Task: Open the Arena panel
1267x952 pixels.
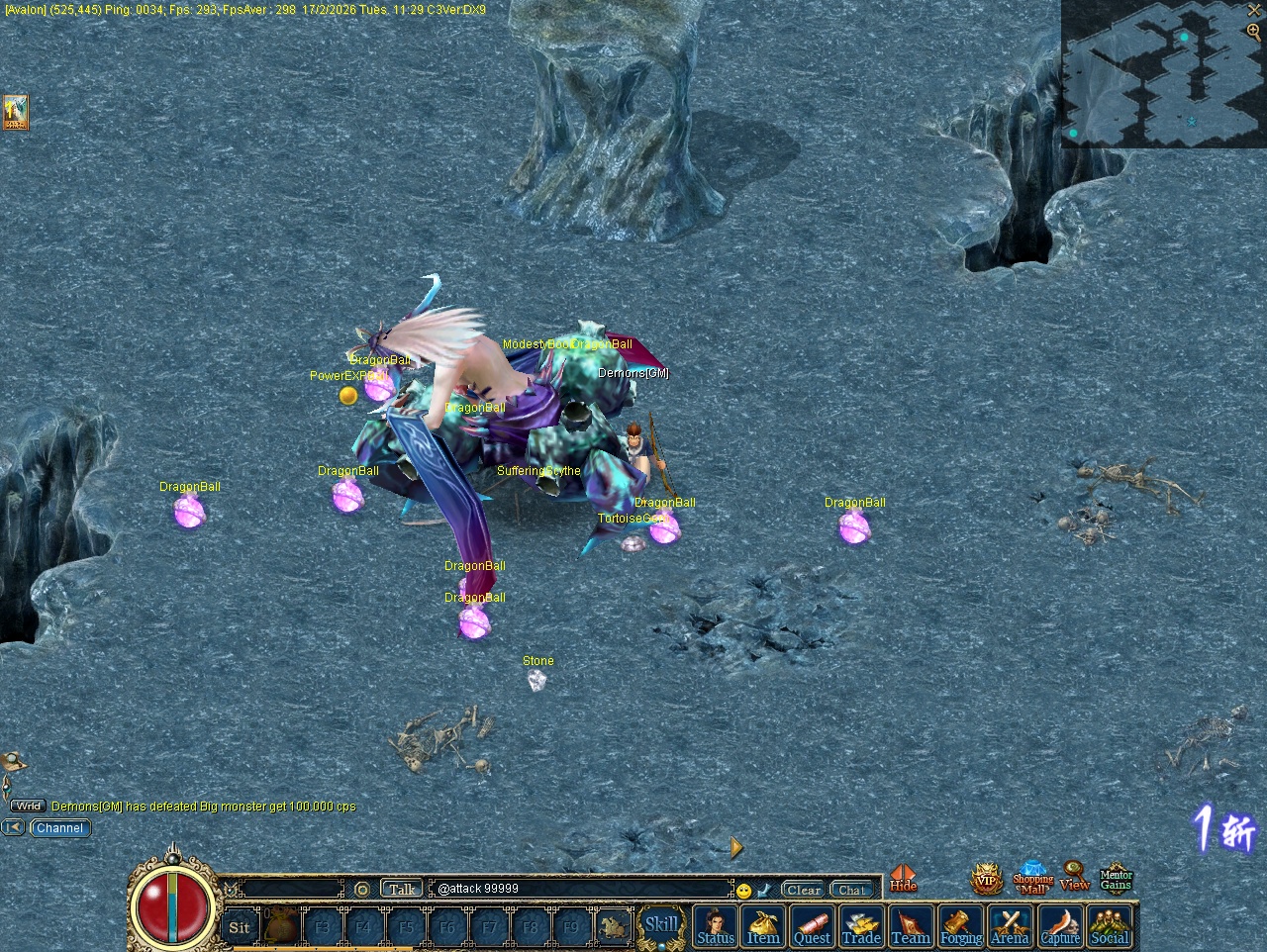Action: pos(1010,927)
